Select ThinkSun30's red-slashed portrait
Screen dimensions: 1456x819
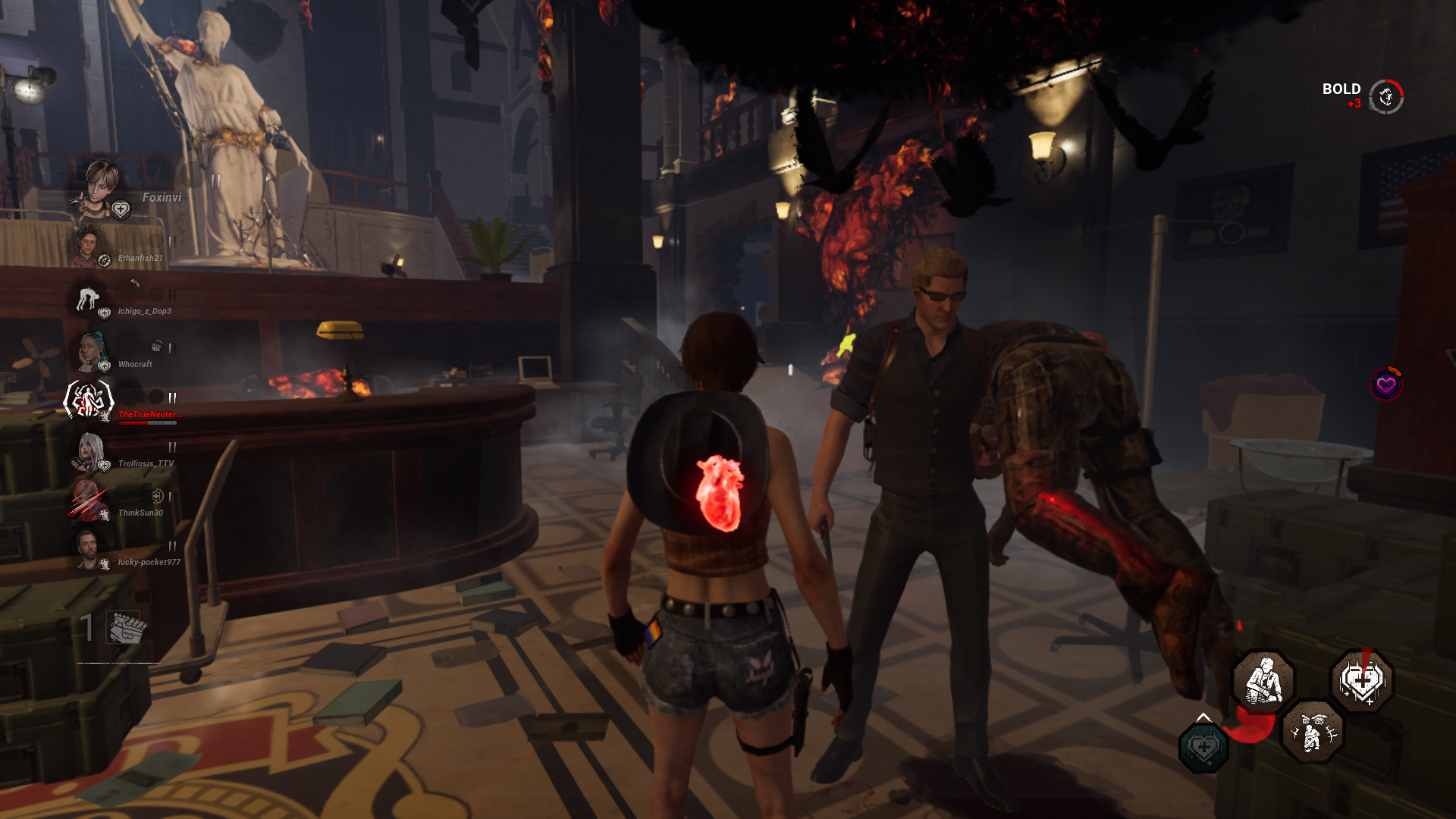click(88, 500)
